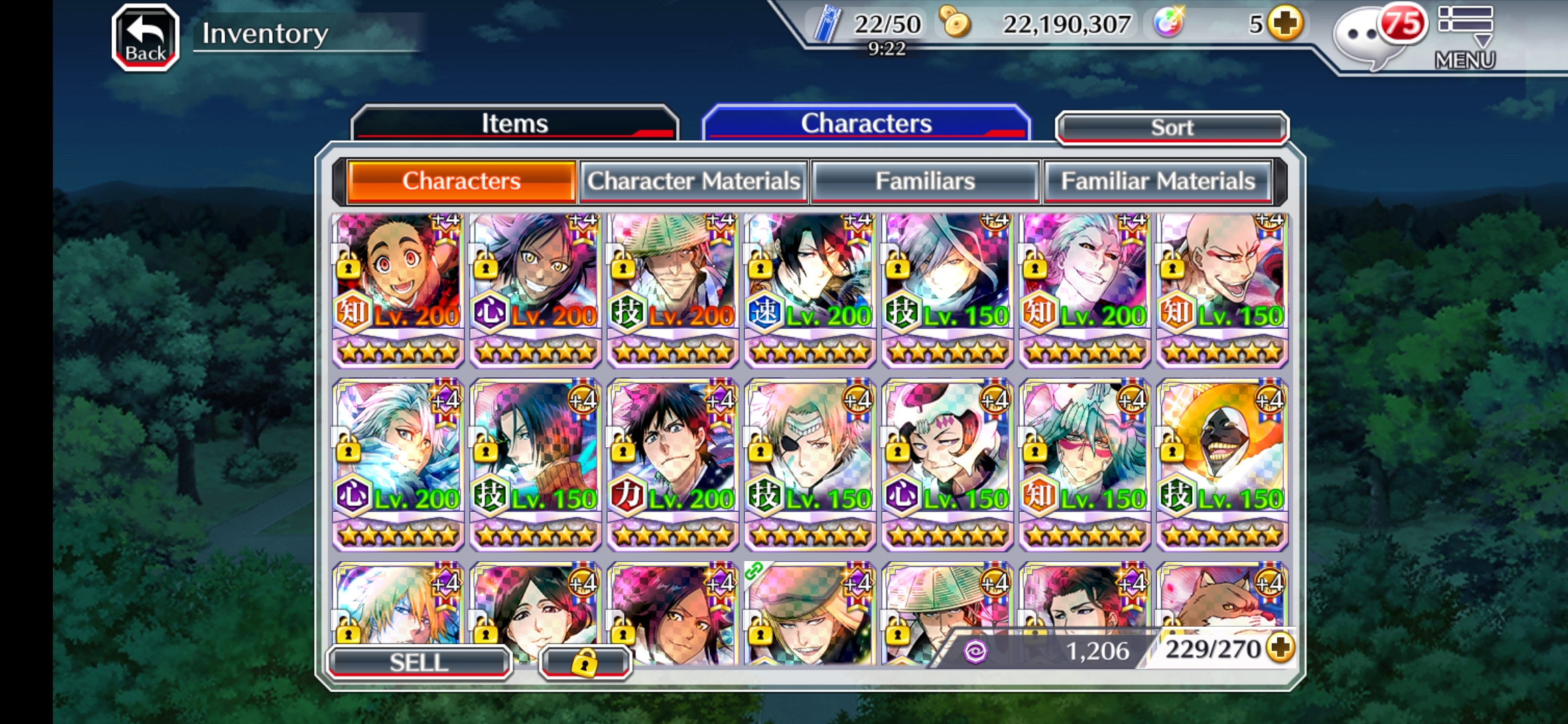The image size is (1568, 724).
Task: Select the golden-halo dark-faced character card
Action: click(x=1222, y=464)
